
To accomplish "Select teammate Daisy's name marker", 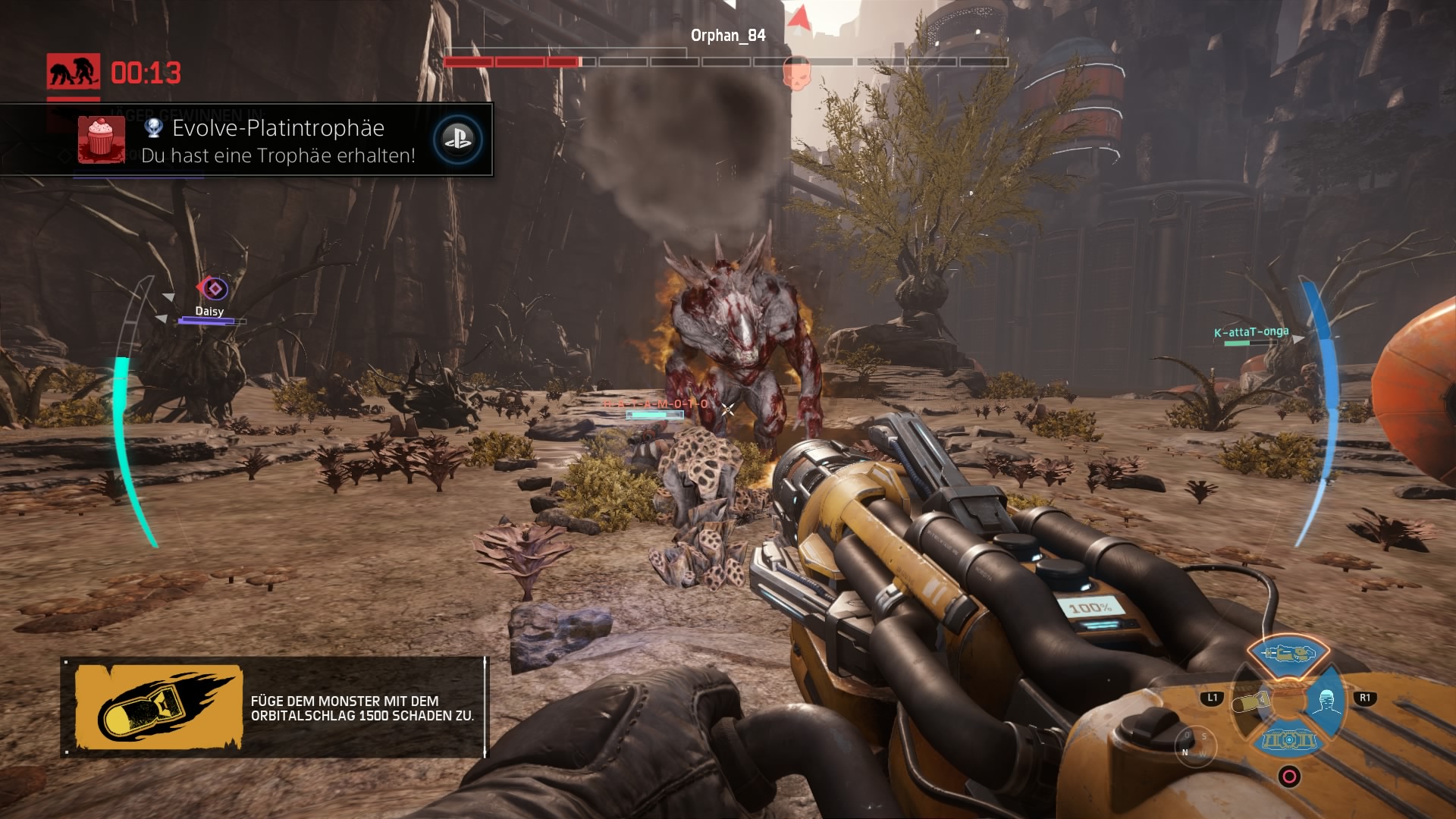I will coord(209,311).
